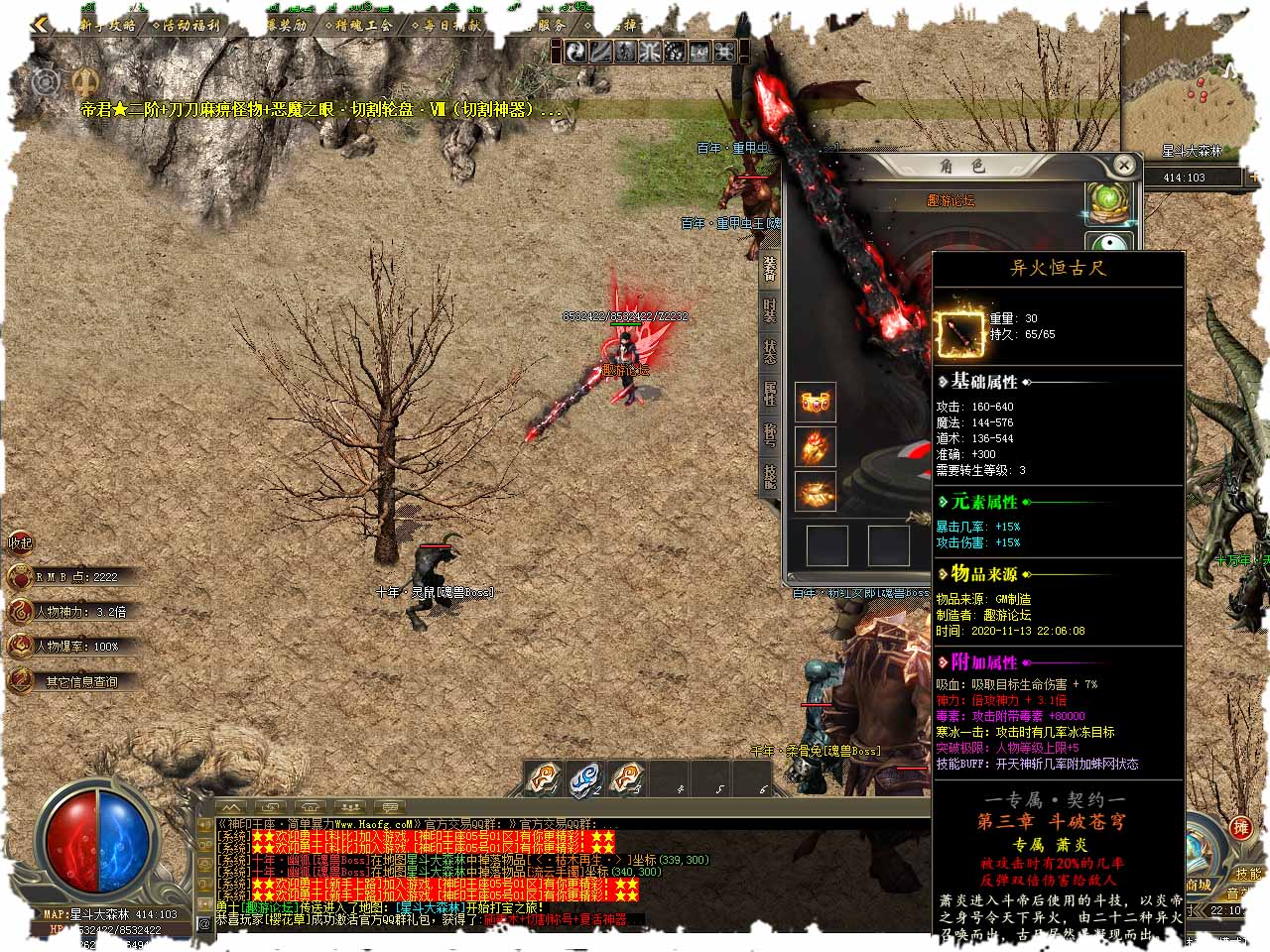1270x952 pixels.
Task: Select the golden bracelet equipment slot
Action: (816, 403)
